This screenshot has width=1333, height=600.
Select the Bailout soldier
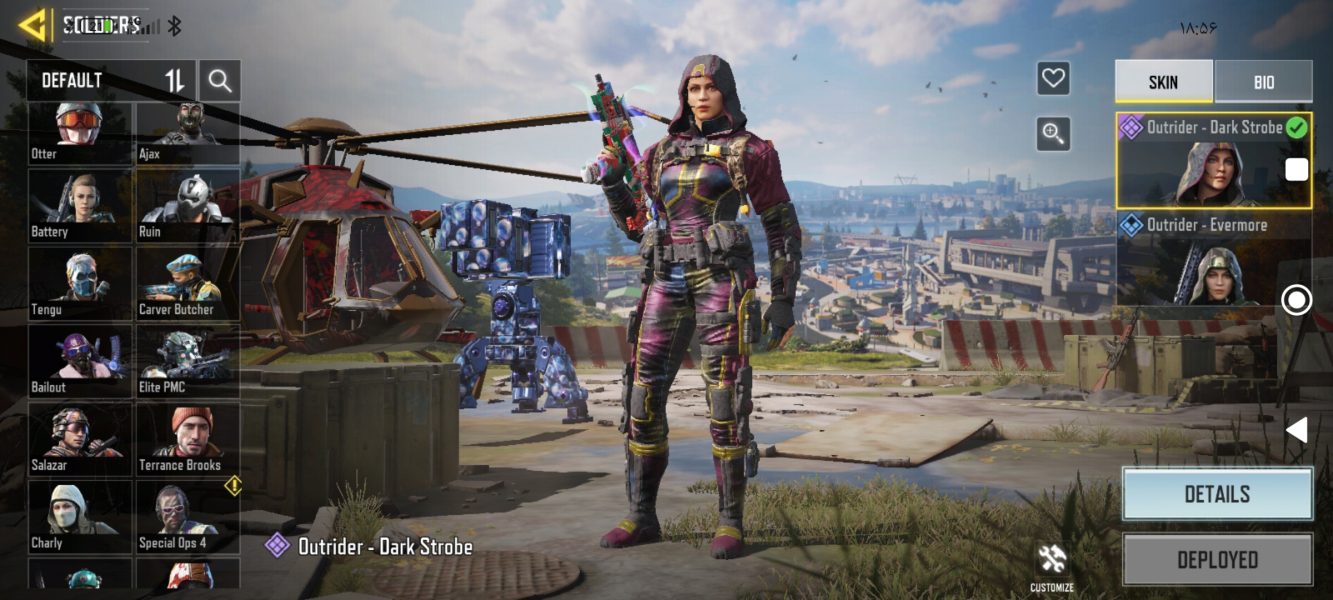pyautogui.click(x=79, y=362)
